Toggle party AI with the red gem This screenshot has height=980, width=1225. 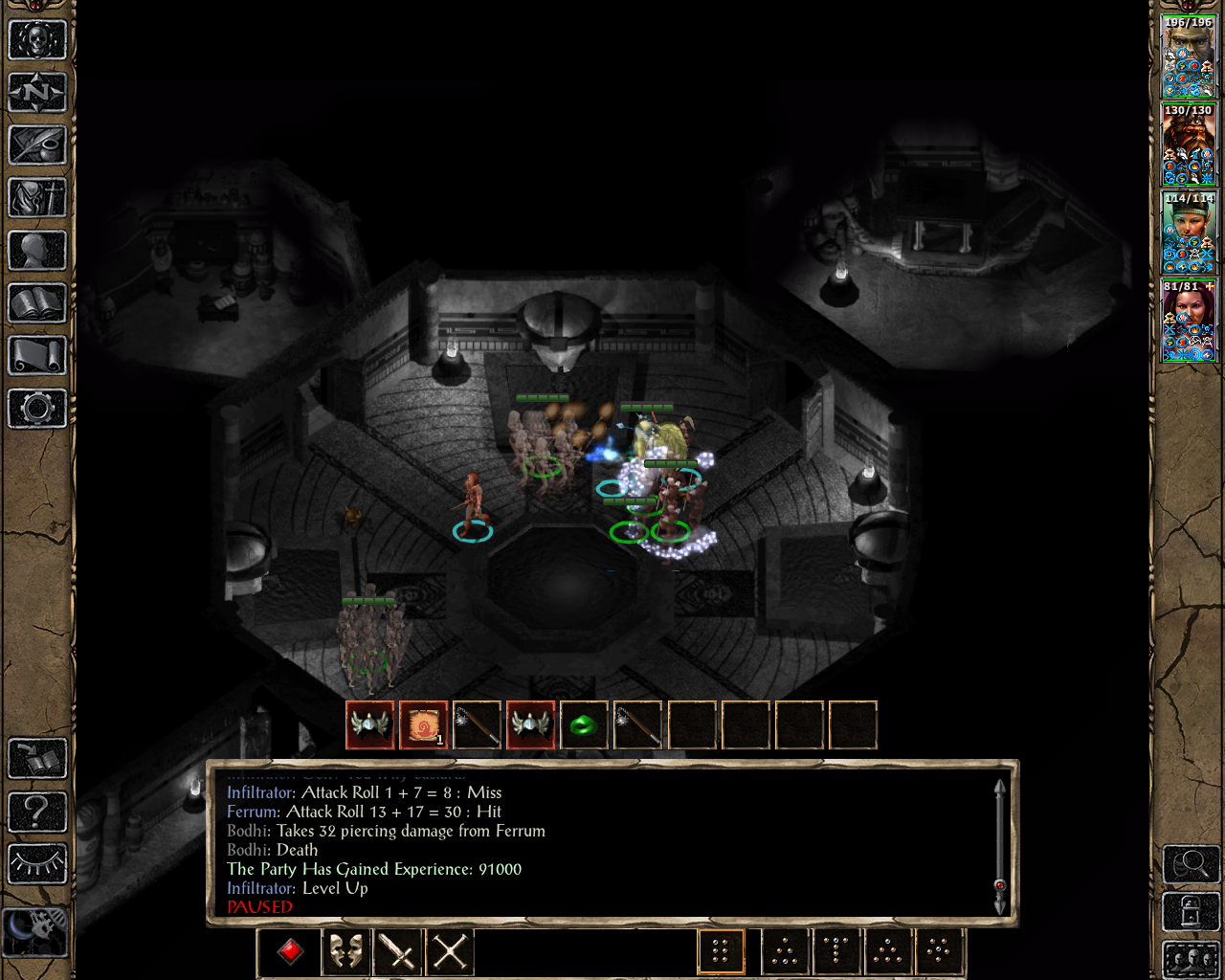click(x=288, y=950)
